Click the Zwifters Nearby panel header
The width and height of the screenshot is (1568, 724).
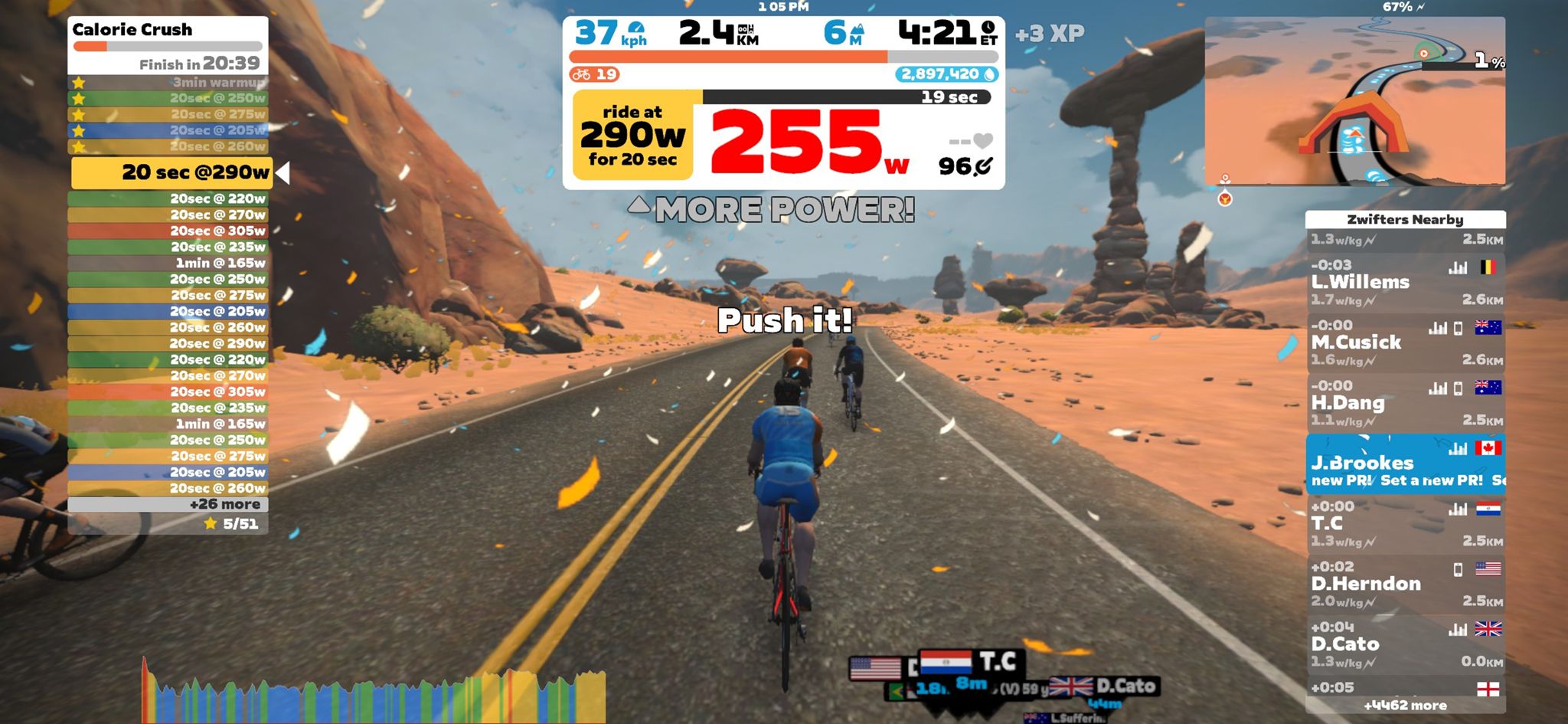click(1406, 219)
